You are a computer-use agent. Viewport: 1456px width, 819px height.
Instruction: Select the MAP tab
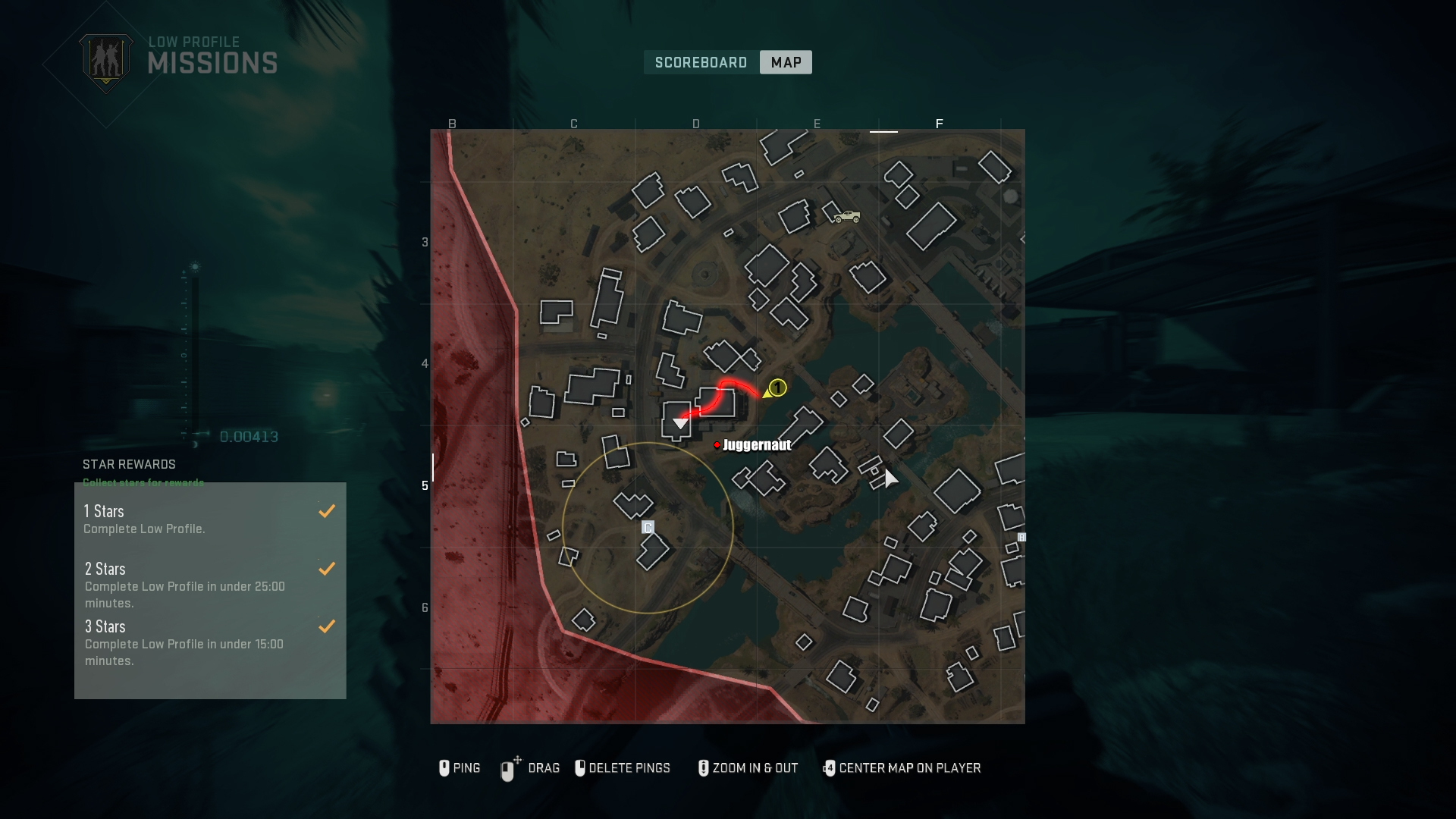pos(785,62)
